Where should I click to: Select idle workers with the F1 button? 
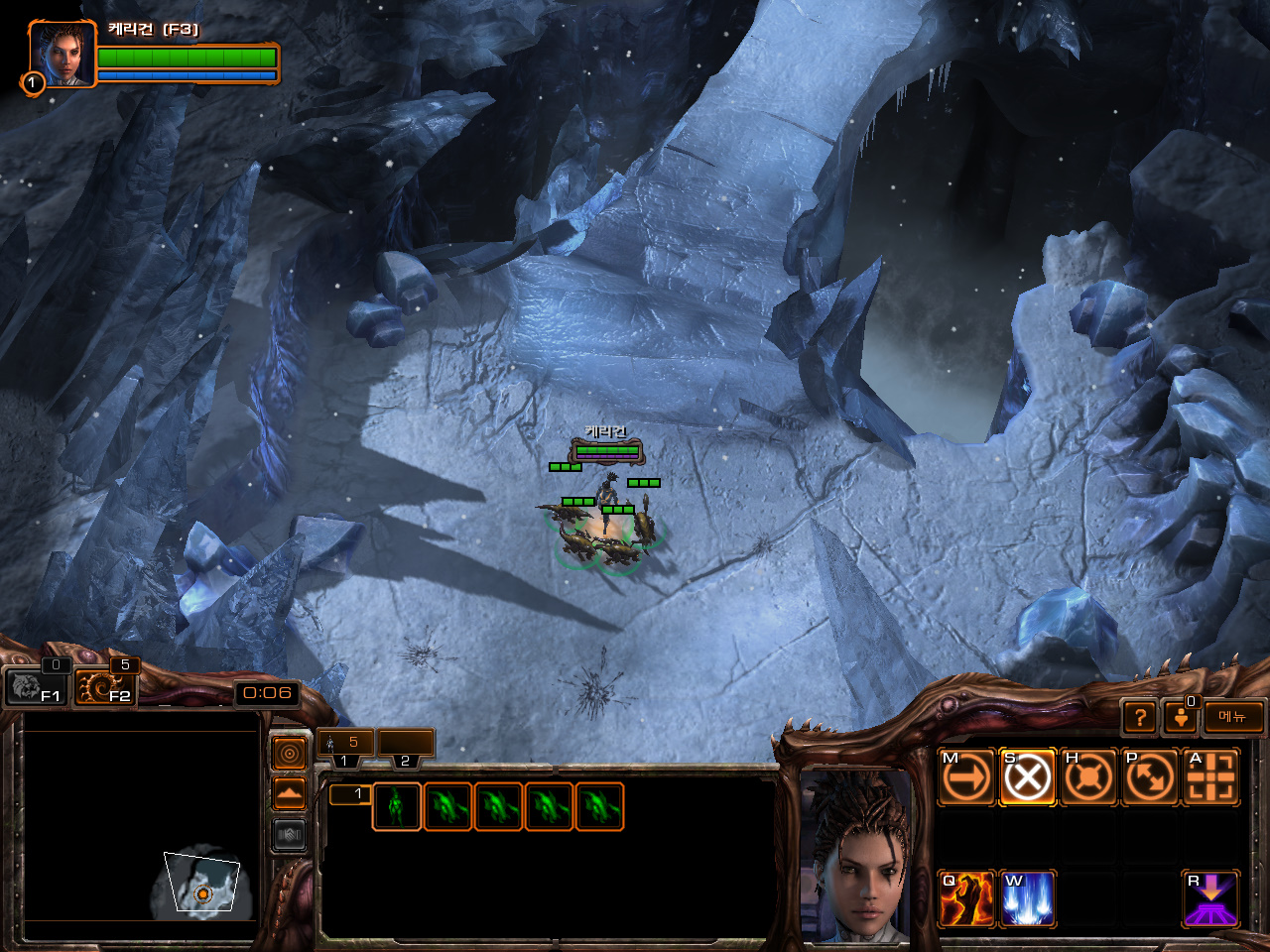coord(36,686)
